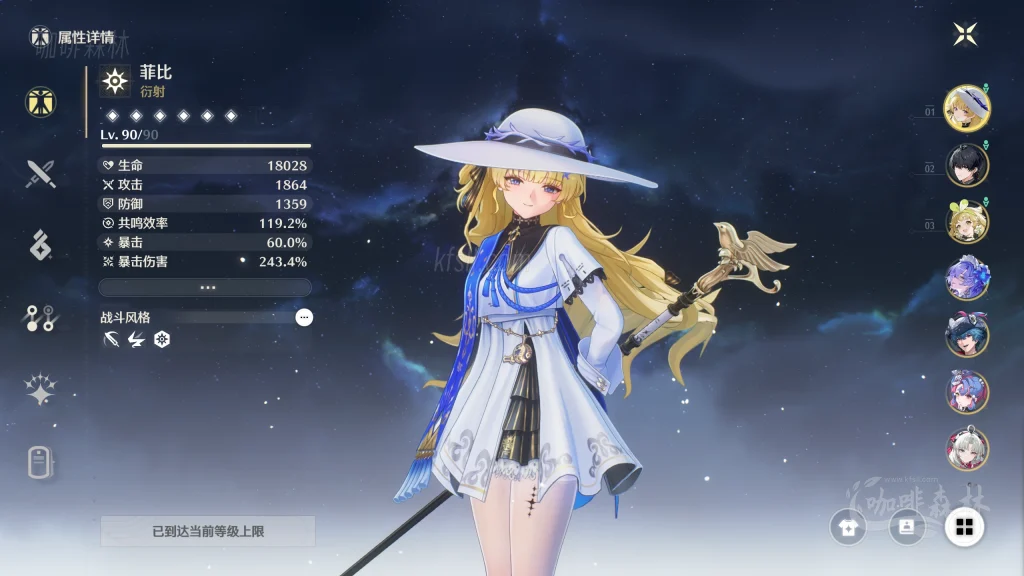
Task: Switch to the sparkle stars resonance chain tab
Action: coord(41,390)
